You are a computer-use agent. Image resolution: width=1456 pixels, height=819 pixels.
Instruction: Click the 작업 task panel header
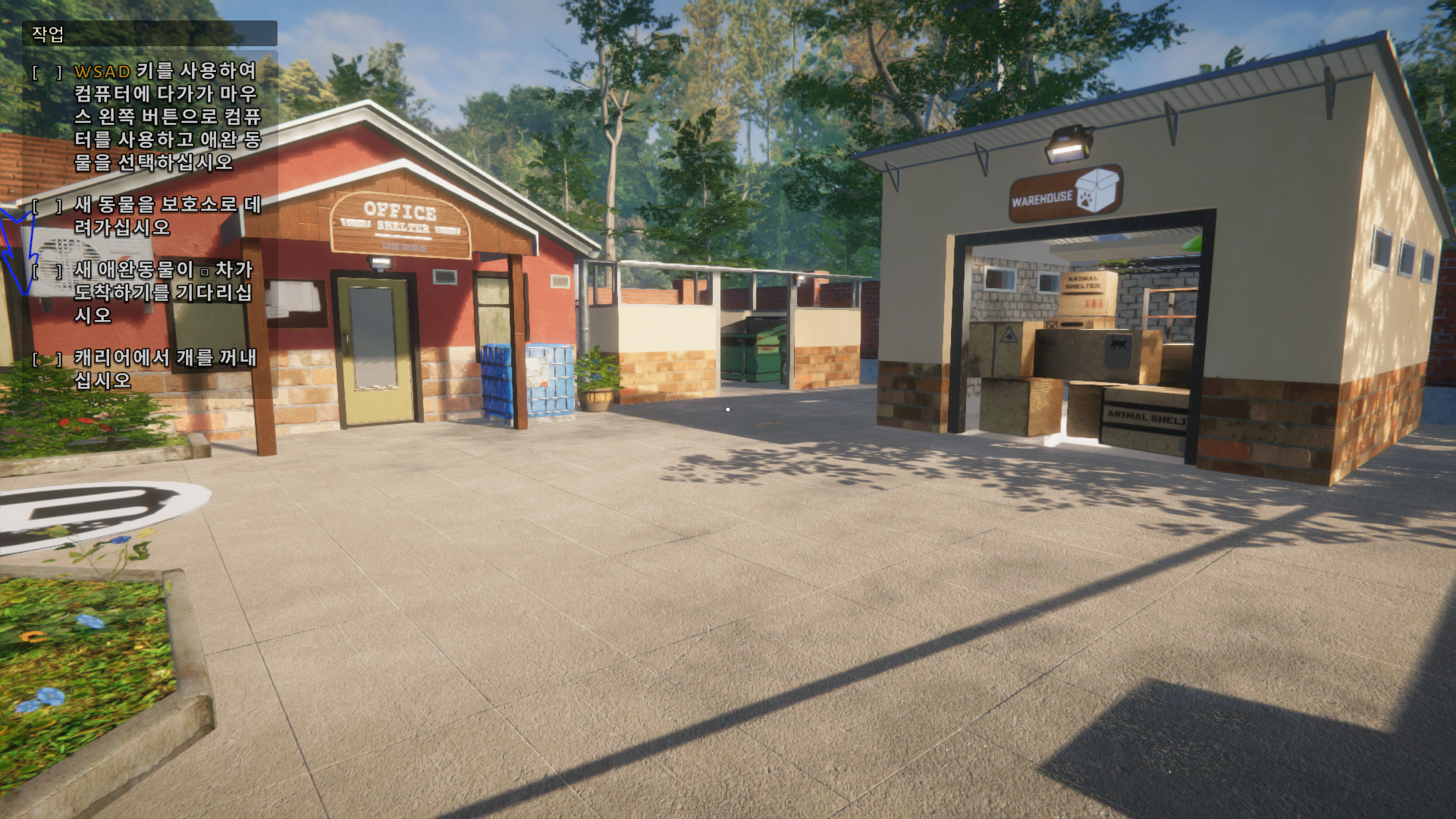149,33
